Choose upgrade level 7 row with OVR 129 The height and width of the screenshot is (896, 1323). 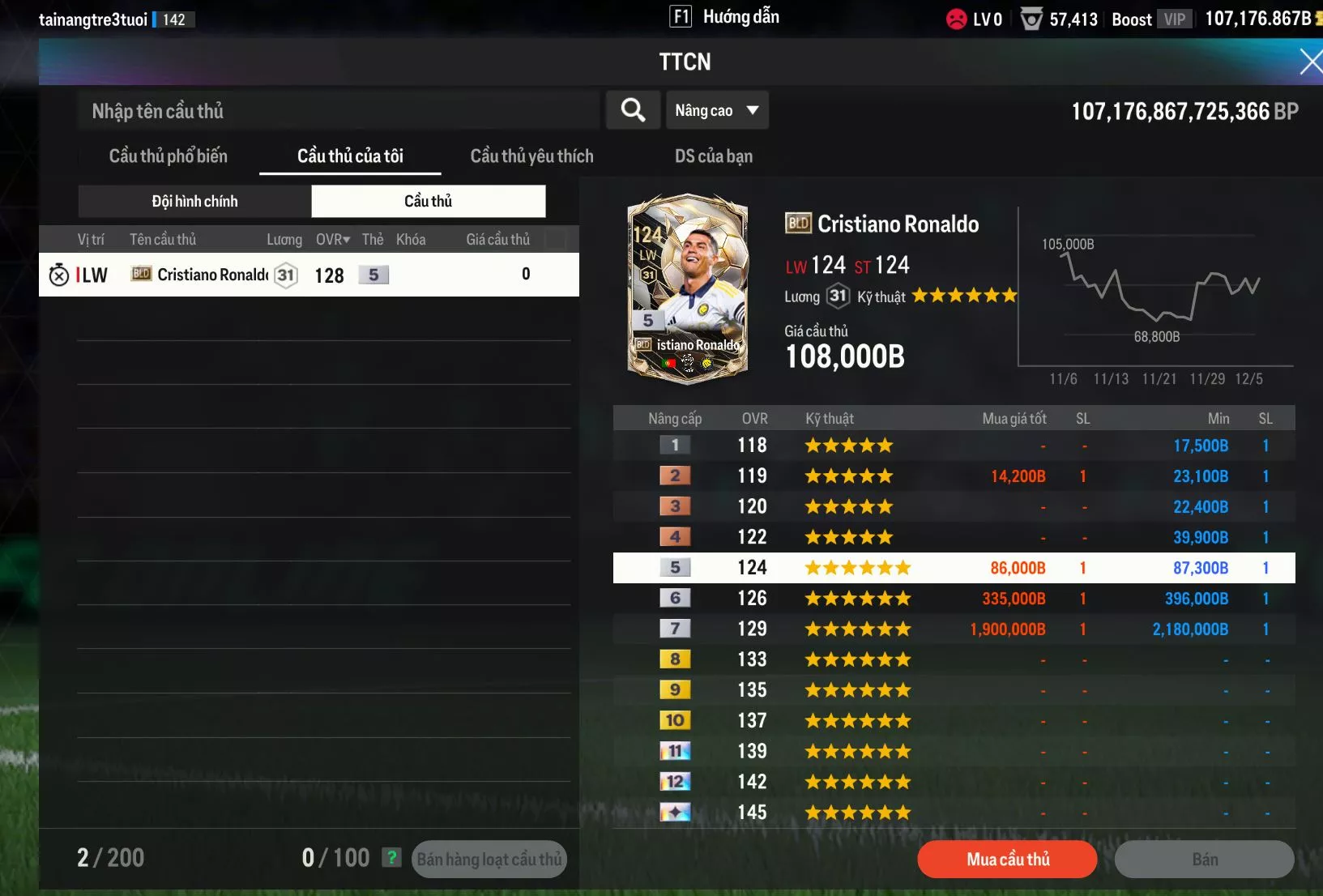tap(954, 629)
